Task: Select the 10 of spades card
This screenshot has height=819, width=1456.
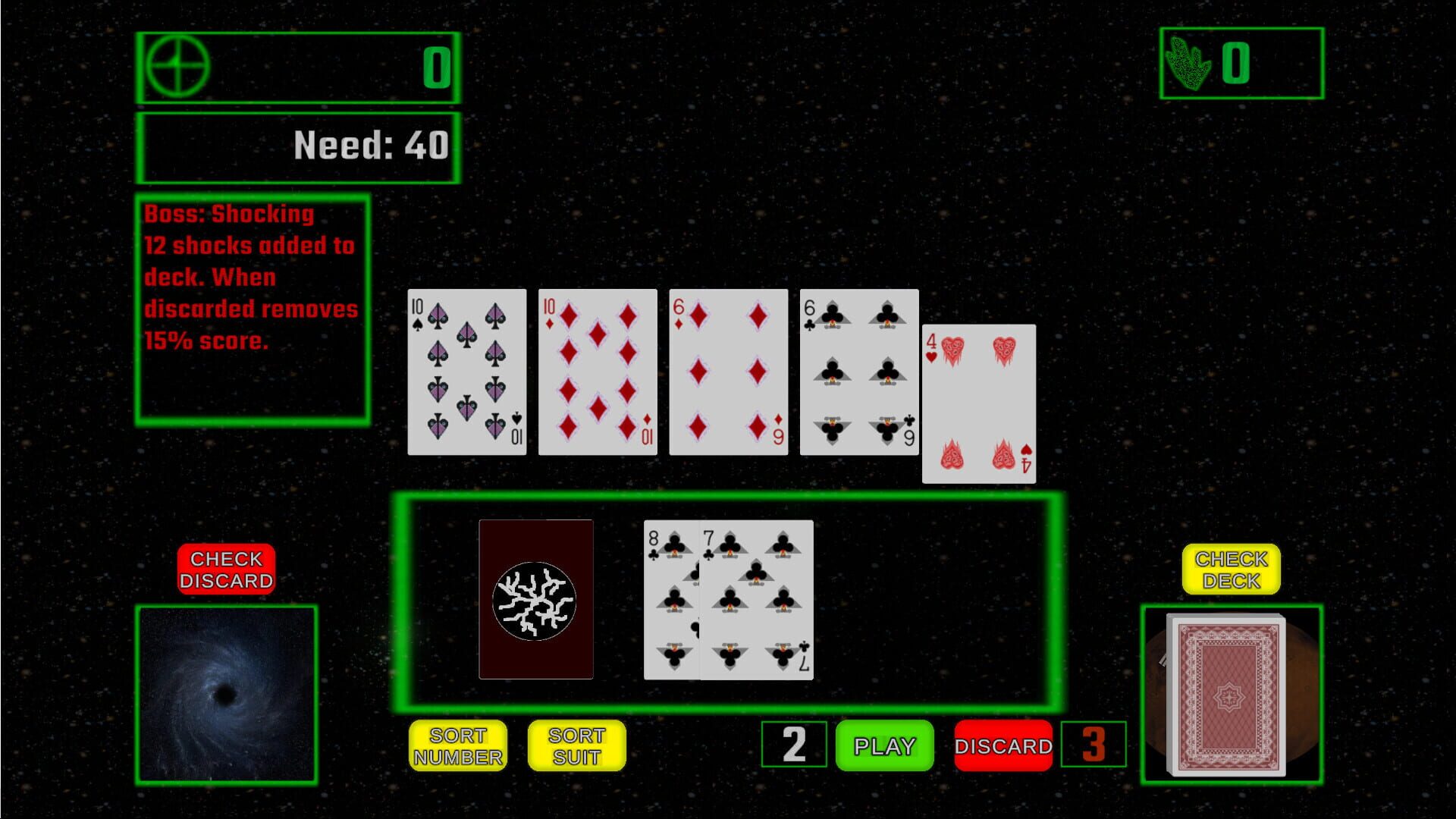Action: (466, 372)
